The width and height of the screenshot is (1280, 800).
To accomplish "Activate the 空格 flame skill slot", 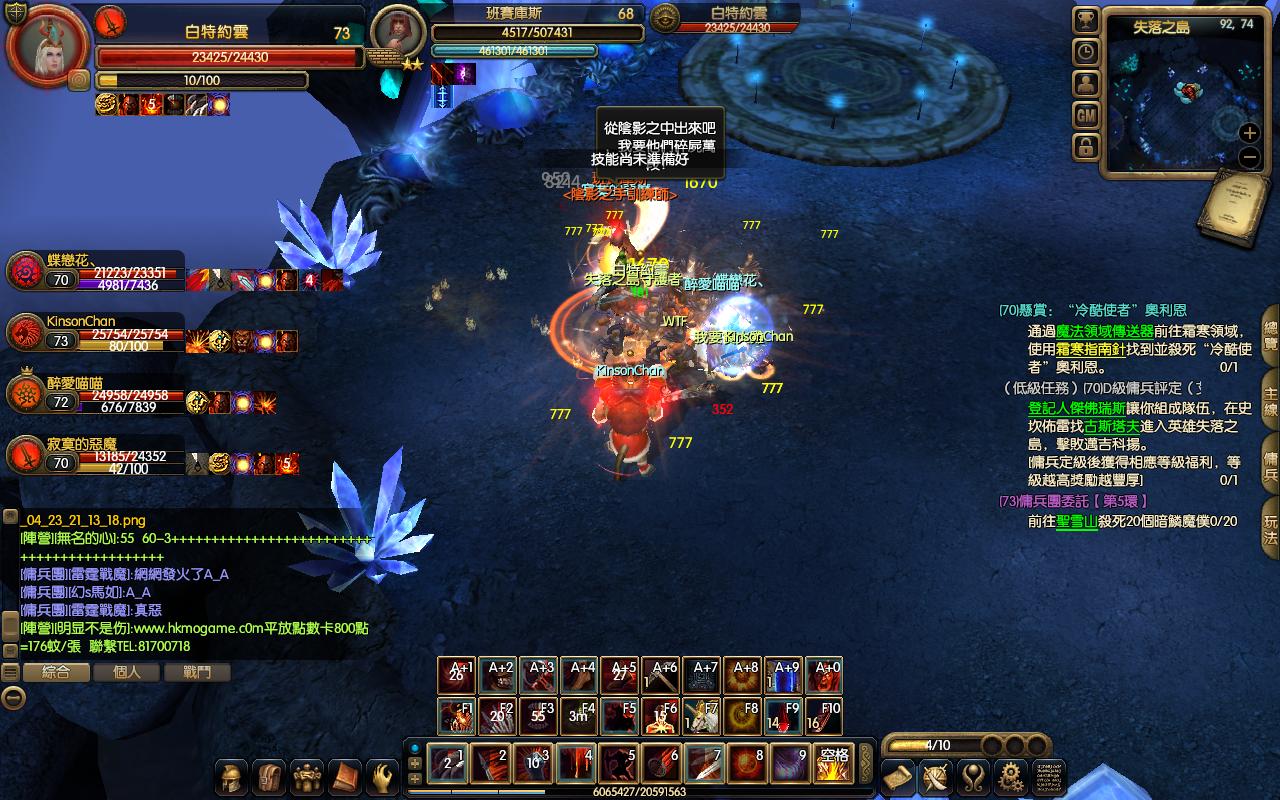I will 833,764.
